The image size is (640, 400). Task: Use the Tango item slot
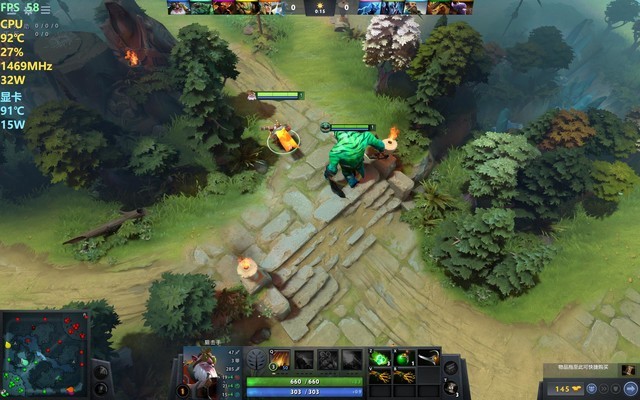tap(380, 358)
